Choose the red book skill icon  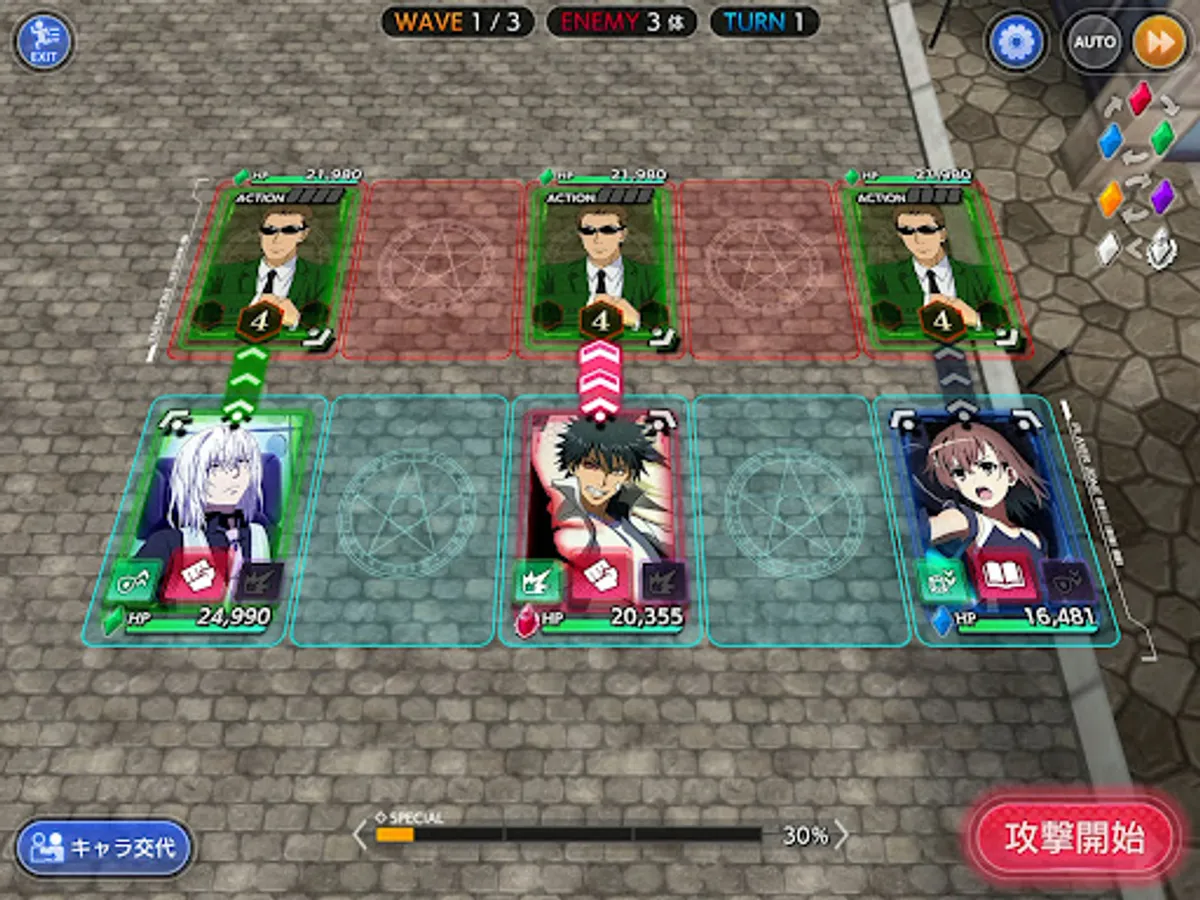coord(1003,578)
